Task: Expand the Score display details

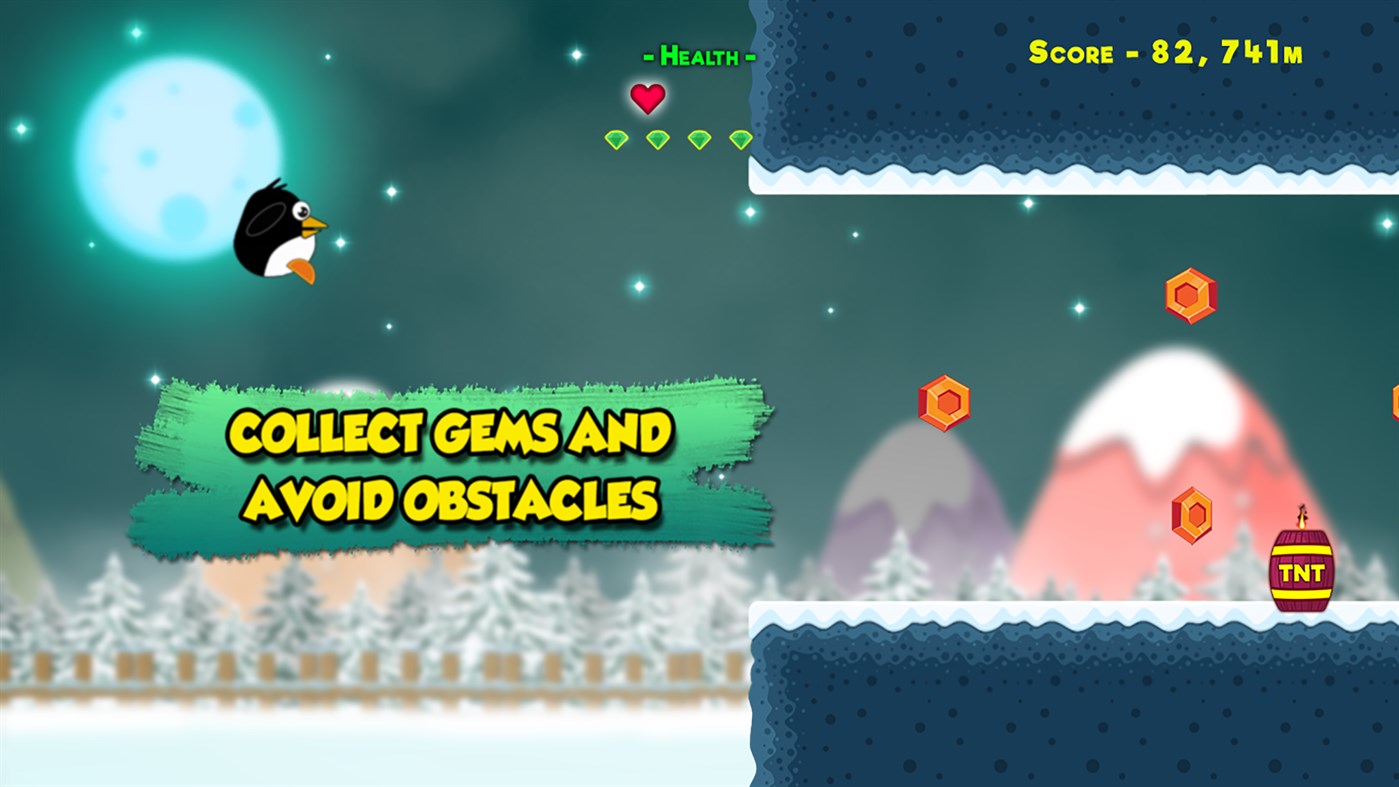Action: click(1163, 51)
